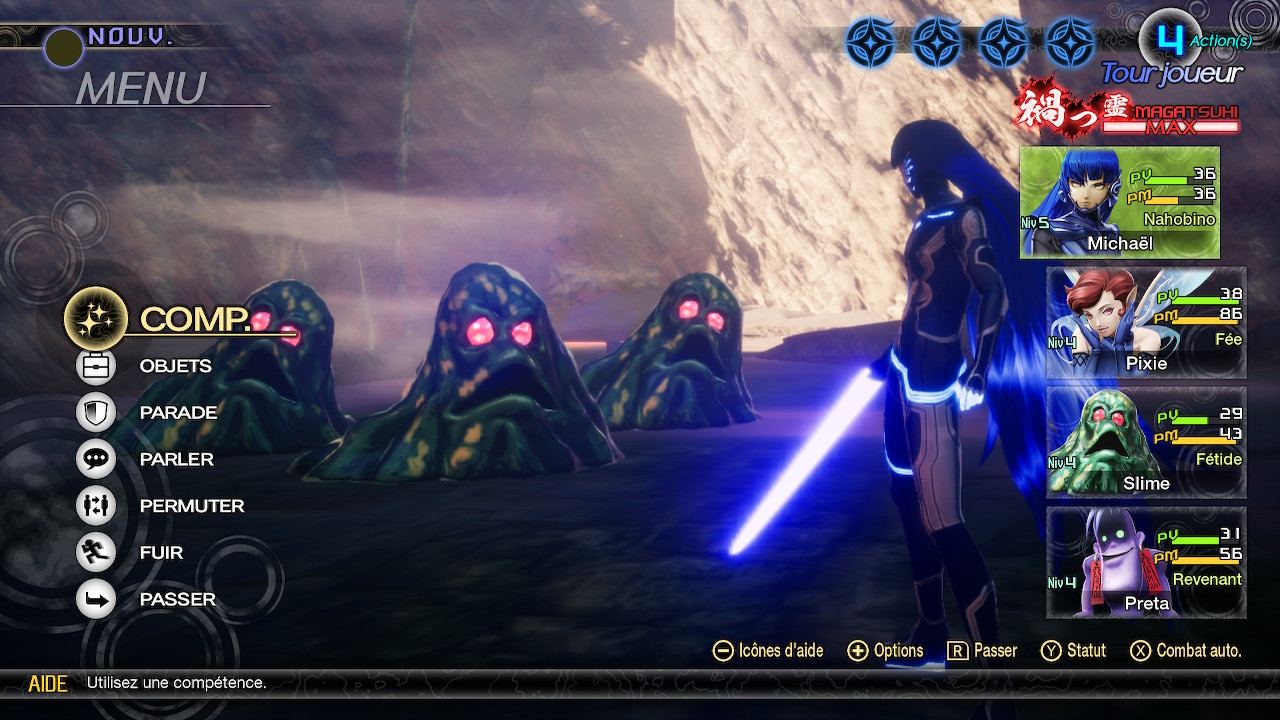Choose PERMUTER to swap party members

click(x=191, y=506)
